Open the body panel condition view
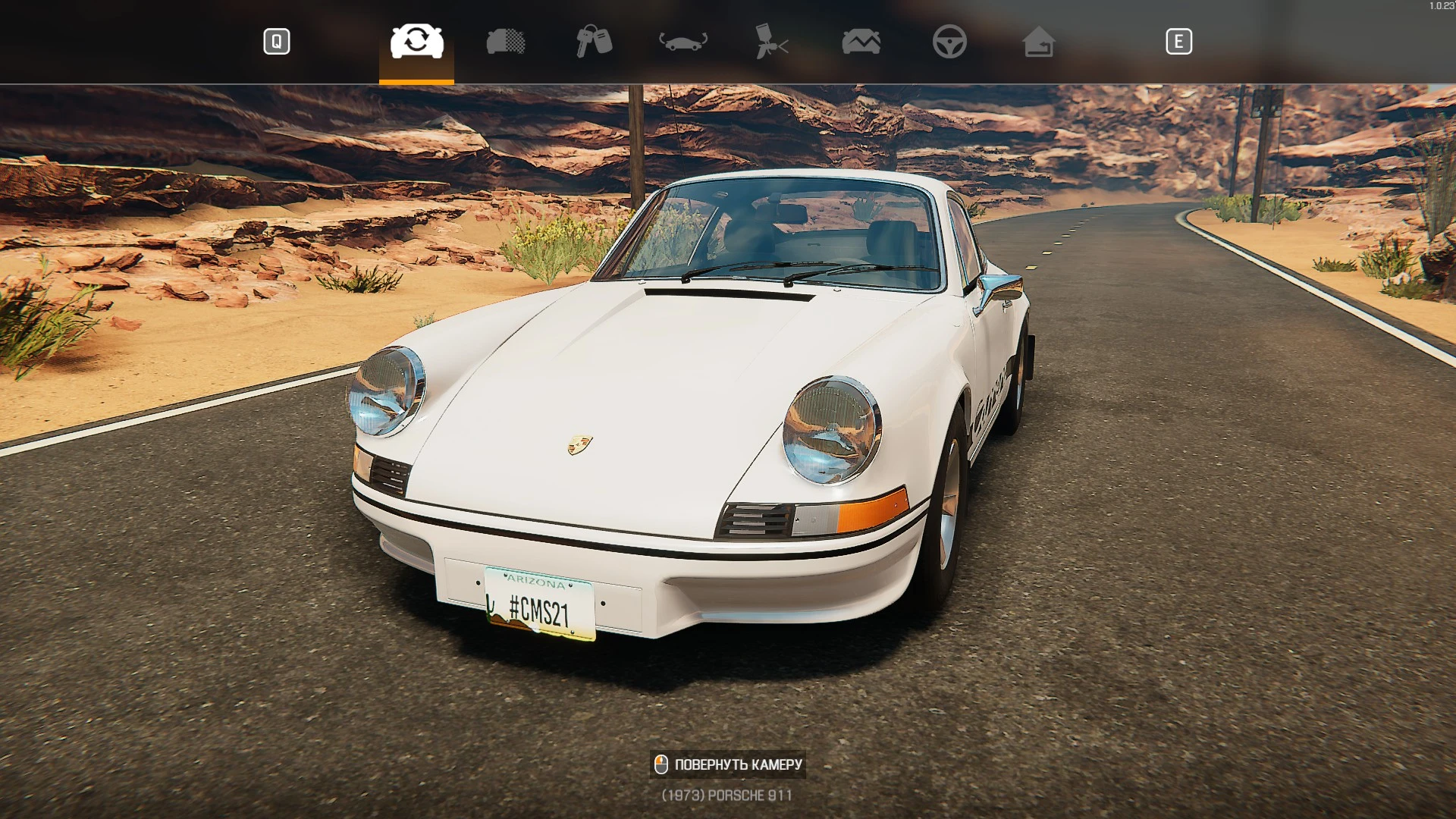The height and width of the screenshot is (819, 1456). [506, 42]
